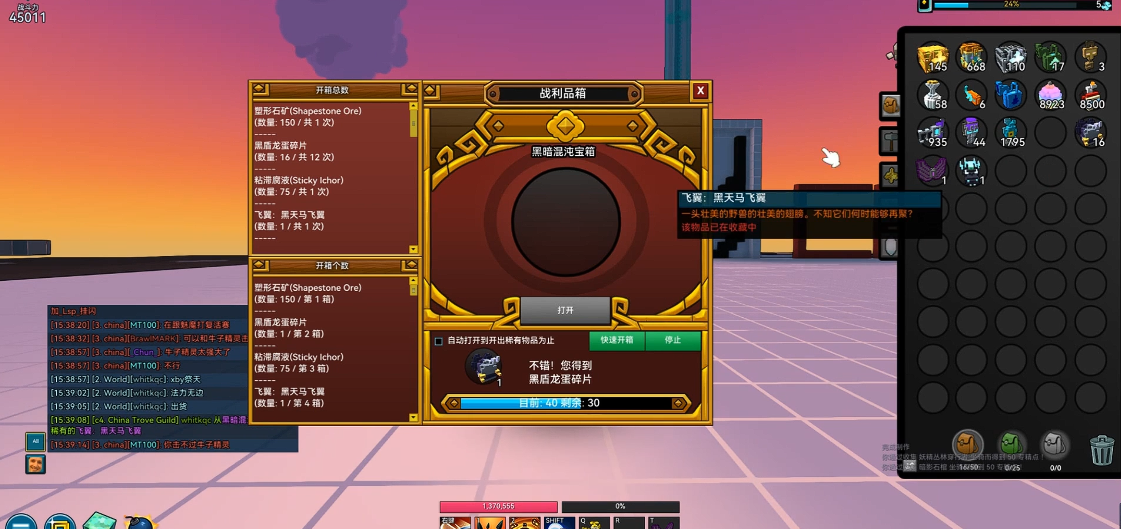Select the grey cube stack of 110
This screenshot has width=1121, height=529.
click(x=1011, y=58)
